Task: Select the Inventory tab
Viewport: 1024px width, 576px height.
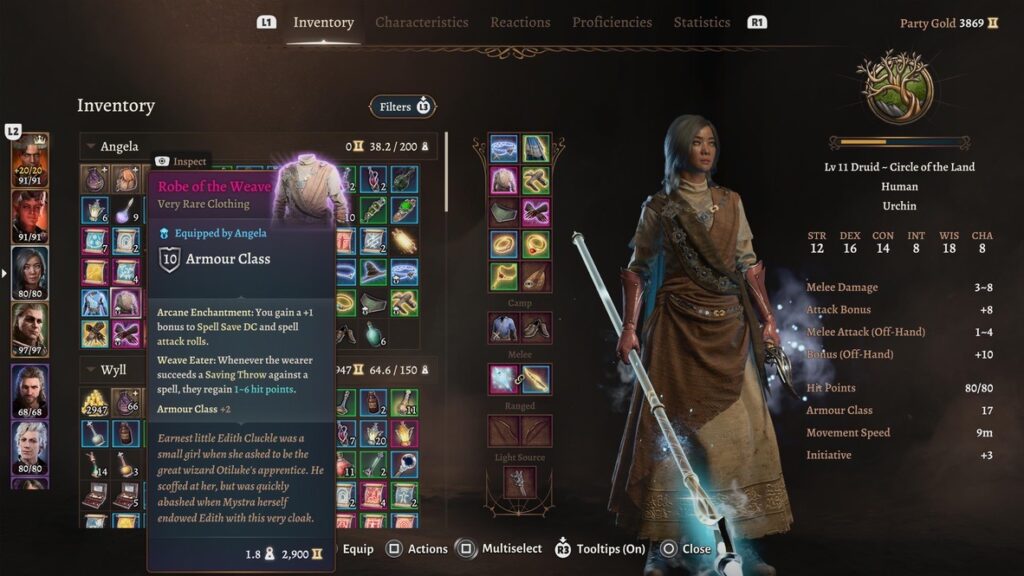Action: [323, 22]
